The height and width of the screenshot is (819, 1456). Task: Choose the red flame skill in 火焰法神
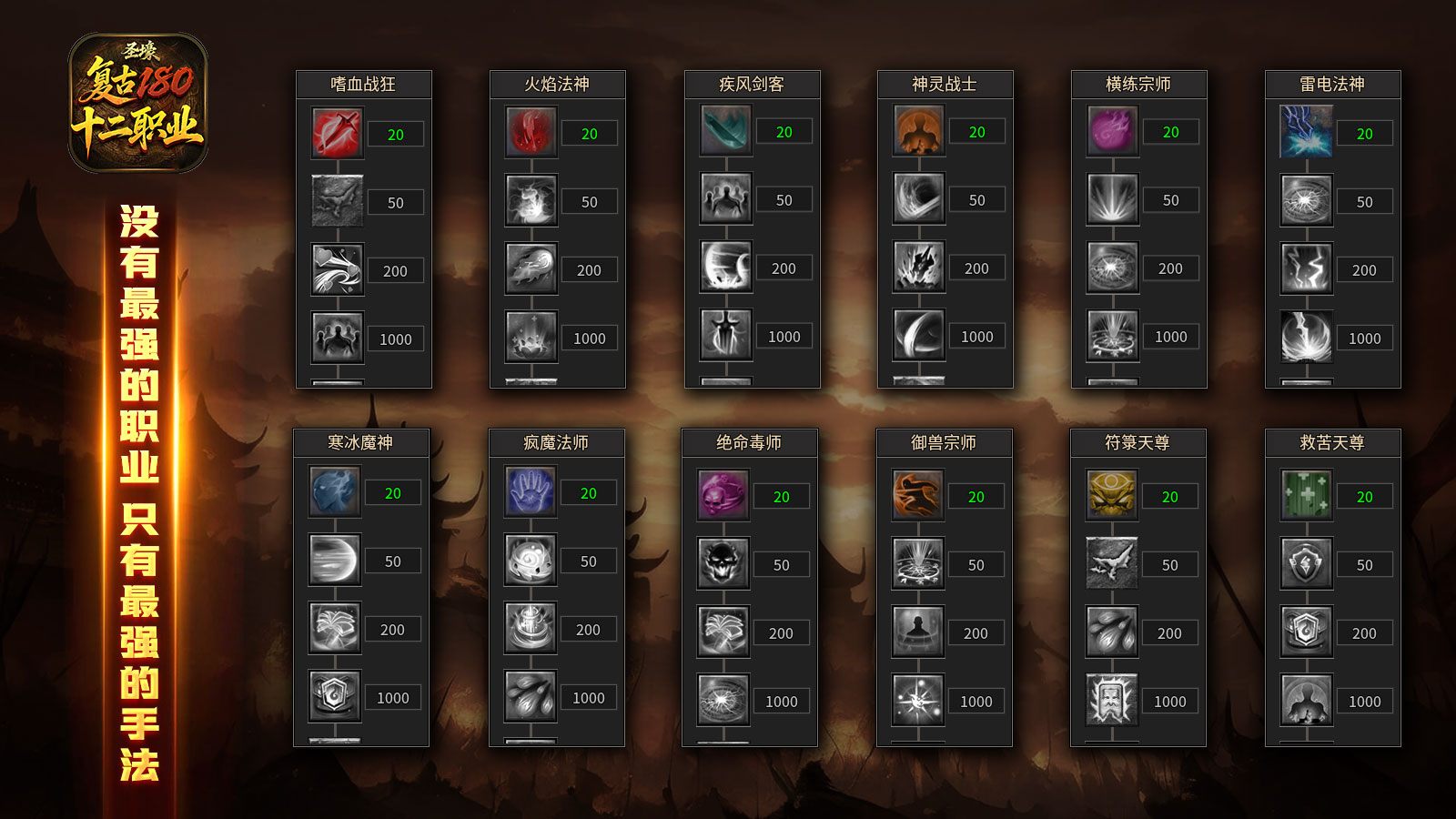pyautogui.click(x=531, y=133)
